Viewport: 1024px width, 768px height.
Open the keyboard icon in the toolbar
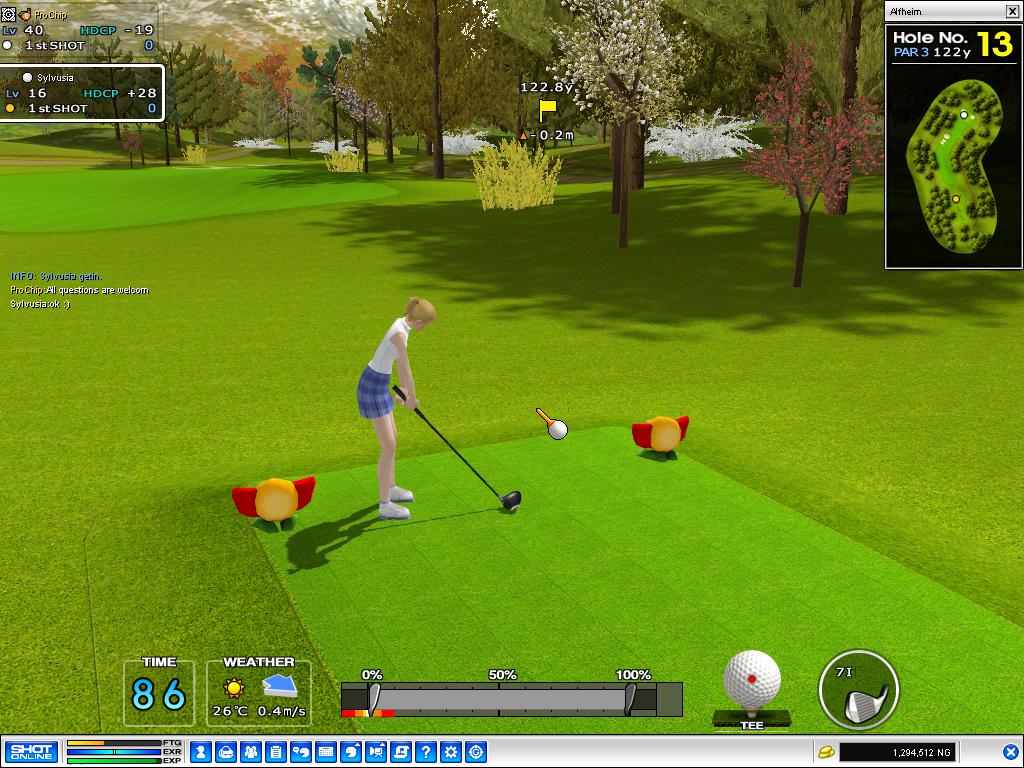coord(326,752)
